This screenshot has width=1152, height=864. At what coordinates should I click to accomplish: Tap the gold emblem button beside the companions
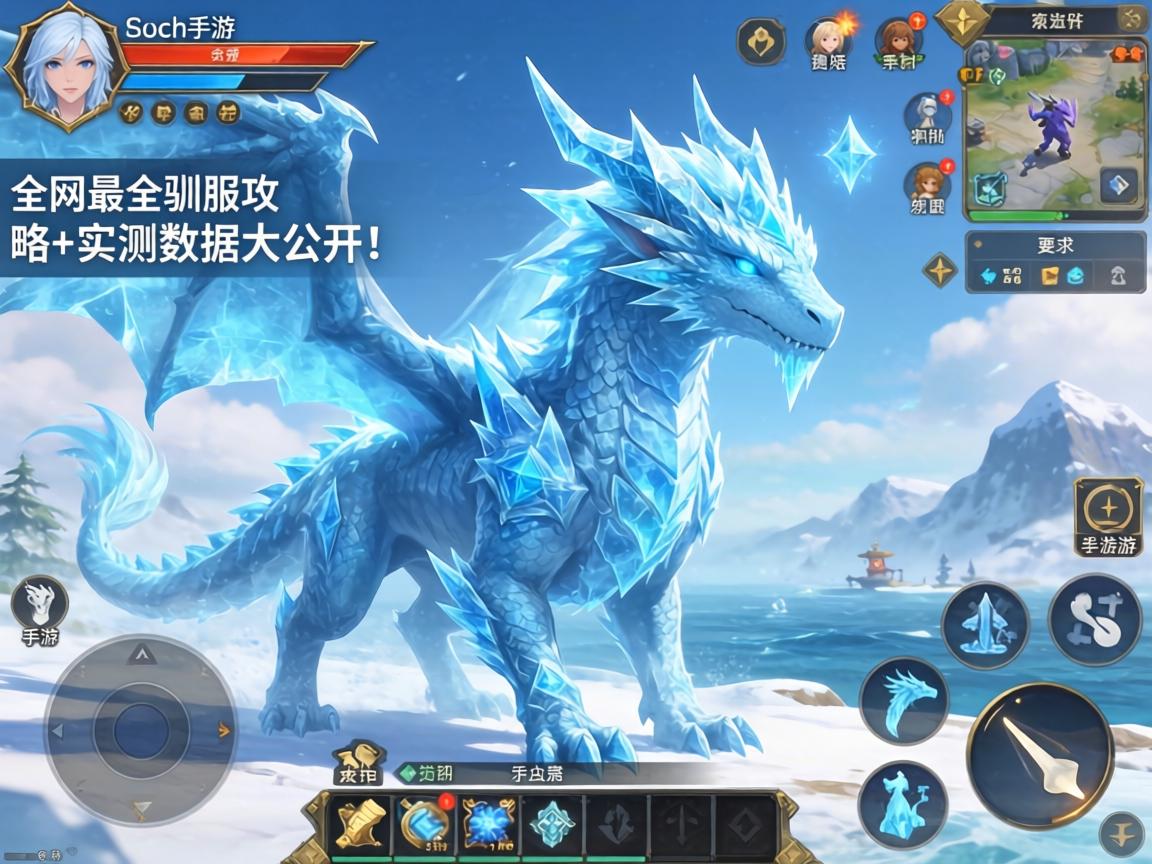(761, 43)
